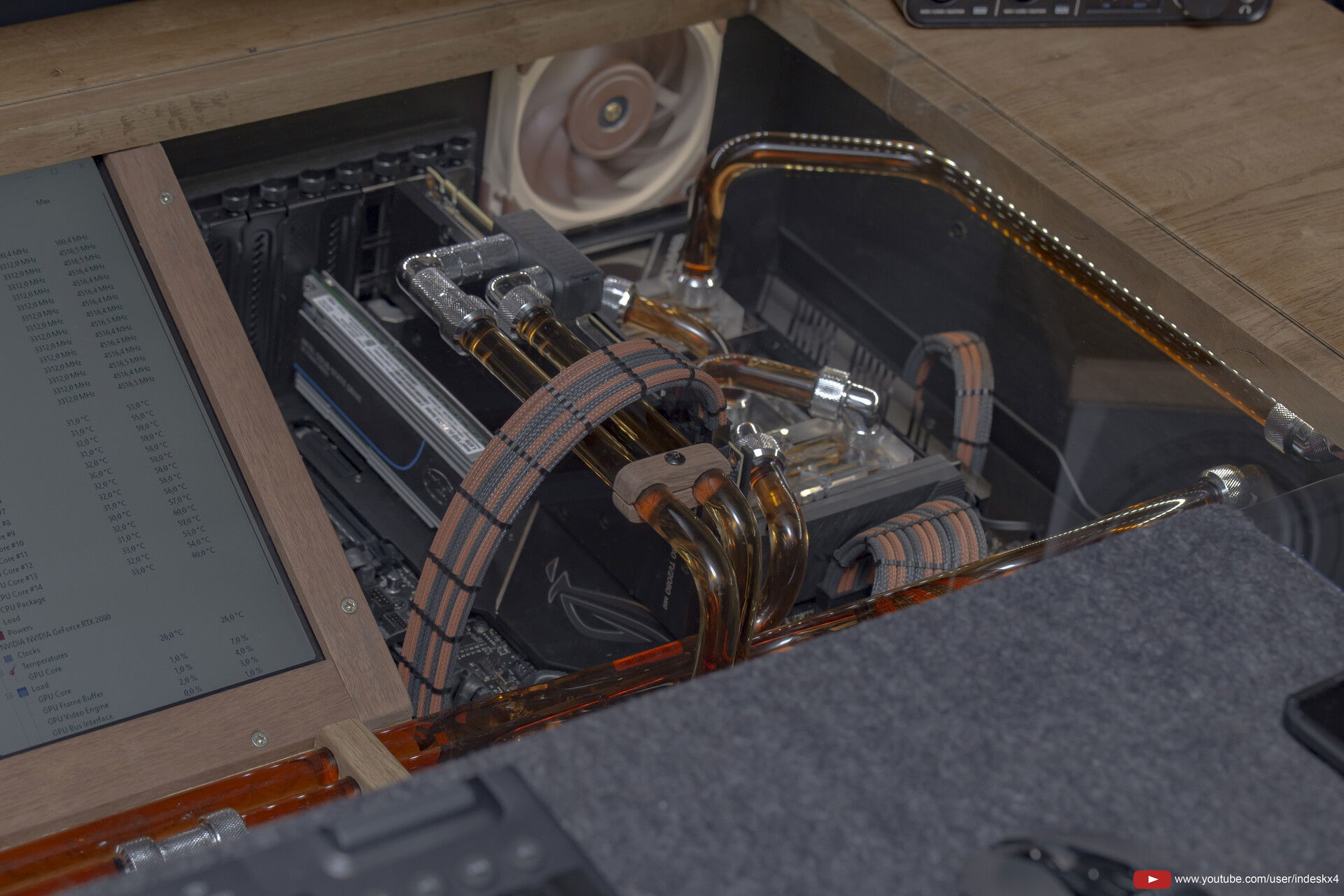The height and width of the screenshot is (896, 1344).
Task: Select the GPU Core temperature entry
Action: (47, 673)
